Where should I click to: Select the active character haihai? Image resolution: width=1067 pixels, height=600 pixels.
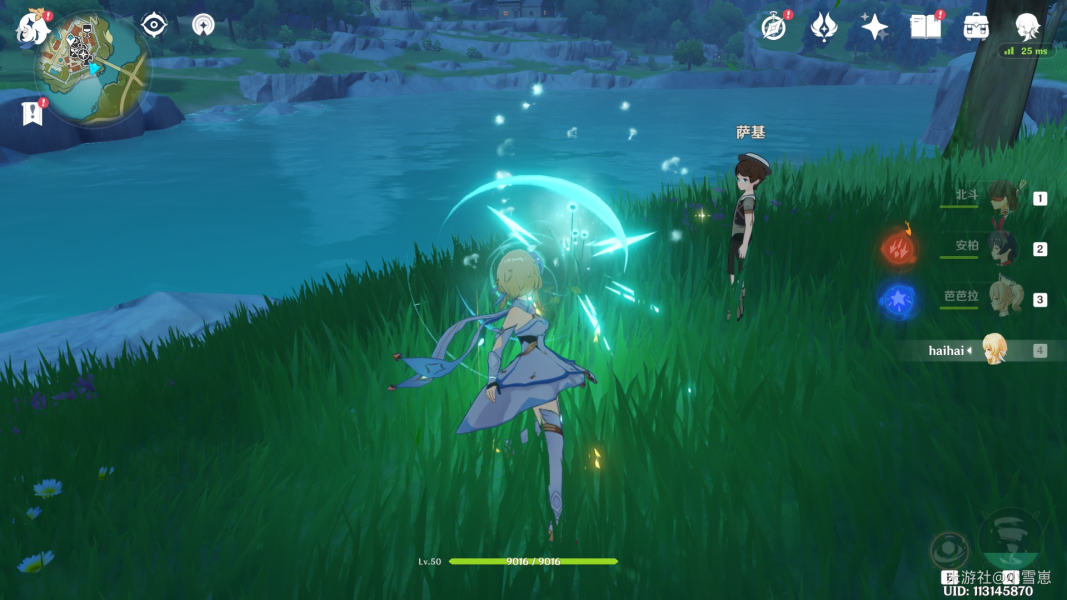tap(994, 350)
